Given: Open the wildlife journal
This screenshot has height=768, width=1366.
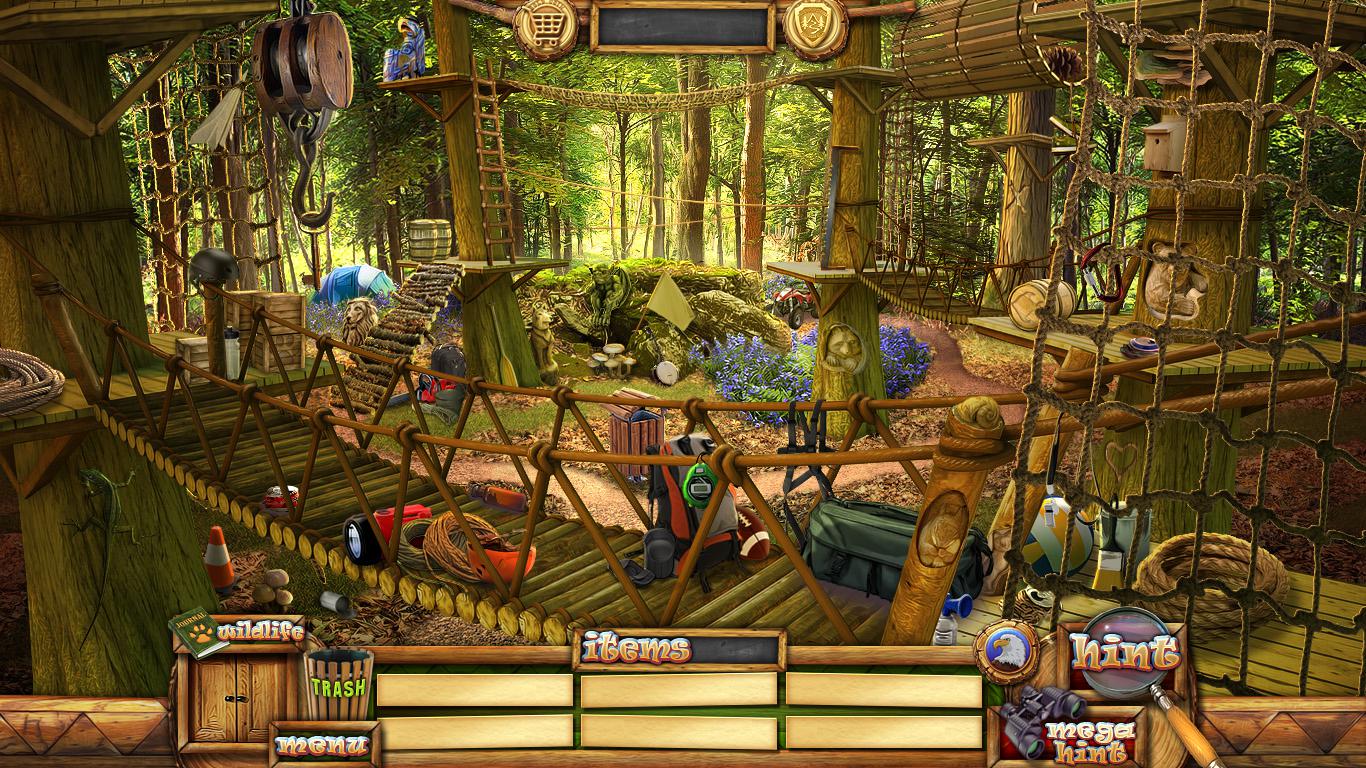Looking at the screenshot, I should tap(236, 632).
